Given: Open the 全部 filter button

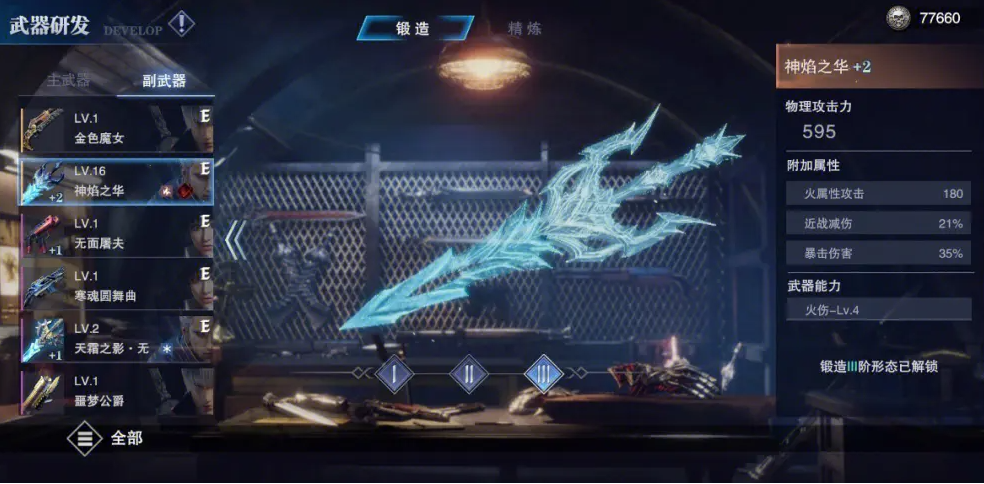Looking at the screenshot, I should click(x=106, y=438).
